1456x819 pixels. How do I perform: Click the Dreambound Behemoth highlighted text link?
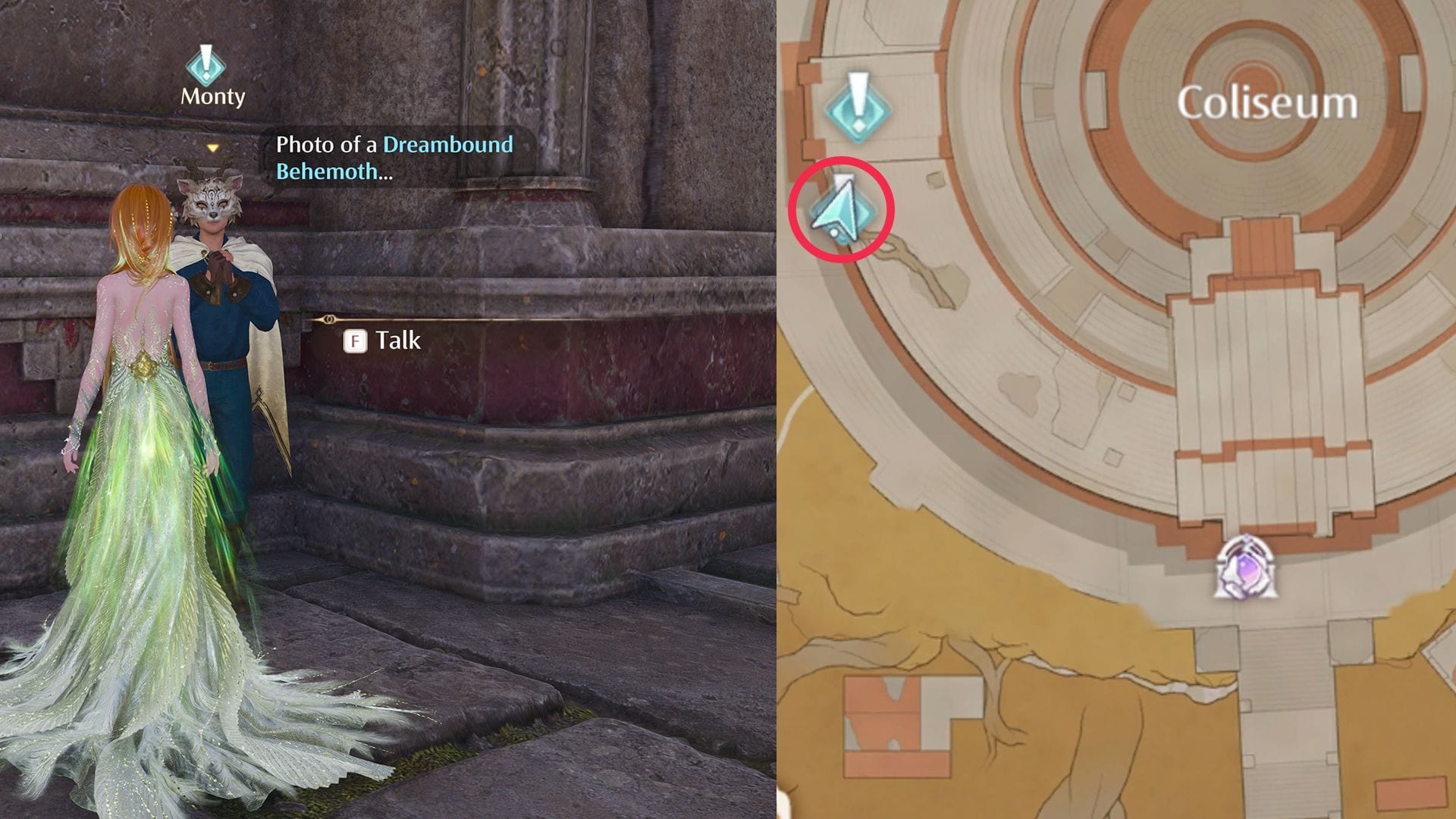447,145
